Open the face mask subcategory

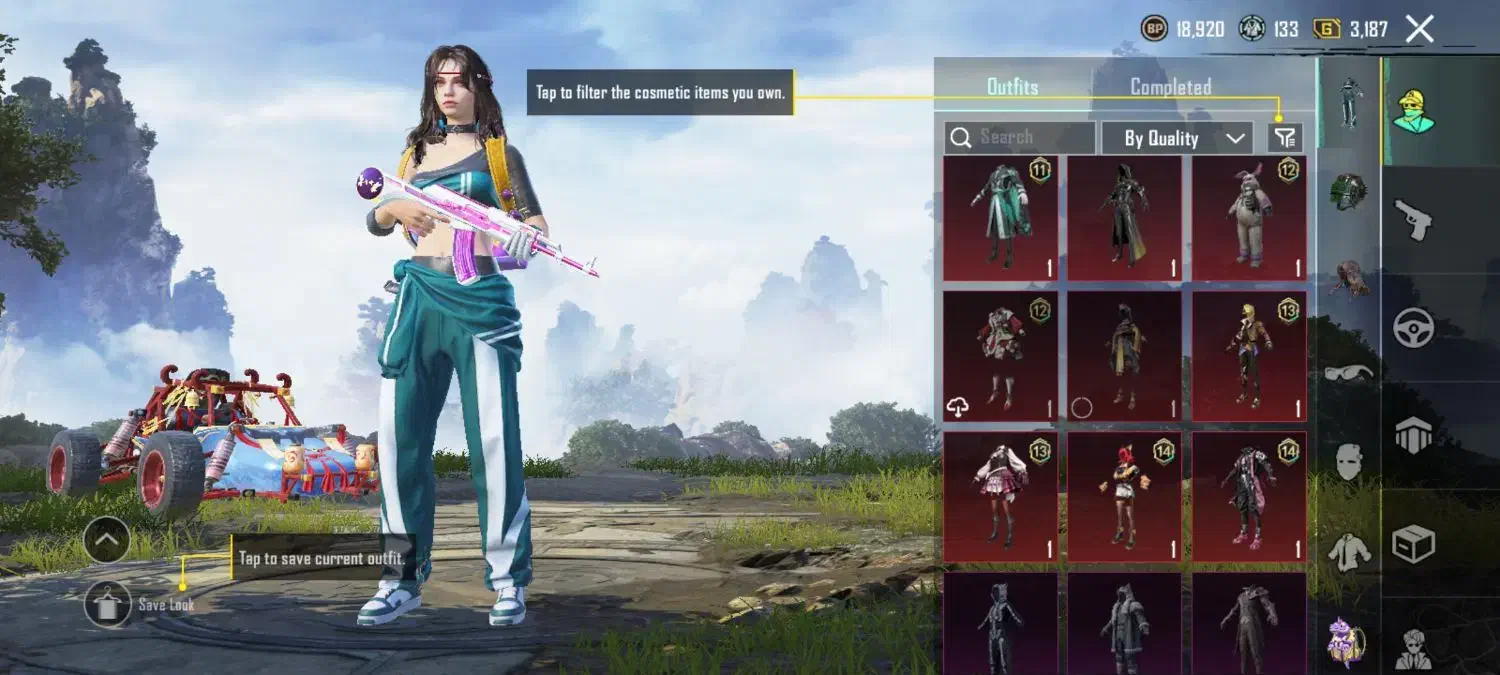pyautogui.click(x=1348, y=461)
